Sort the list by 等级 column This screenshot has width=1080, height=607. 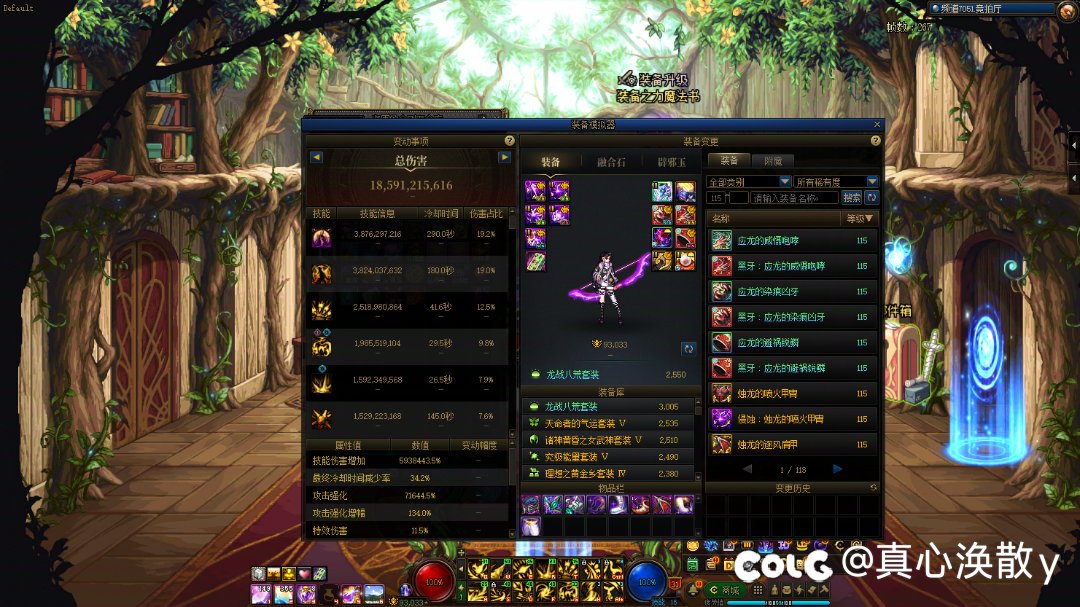click(x=859, y=218)
